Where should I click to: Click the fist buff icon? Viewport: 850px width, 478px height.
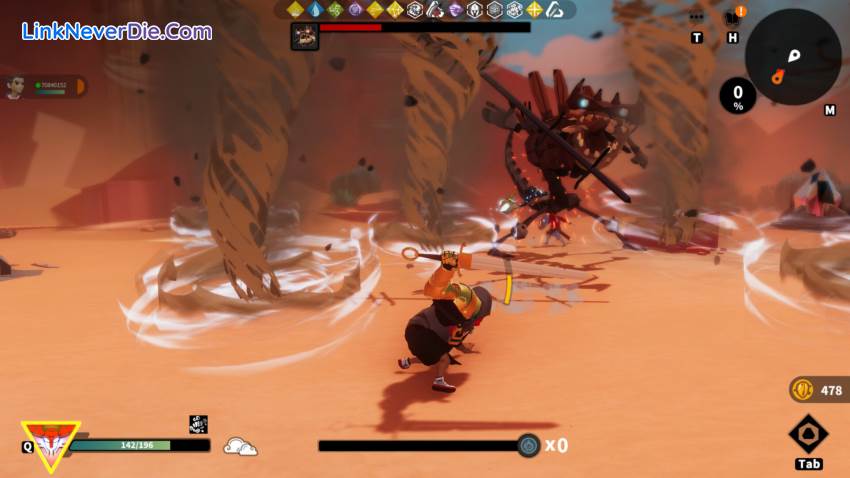pos(198,424)
